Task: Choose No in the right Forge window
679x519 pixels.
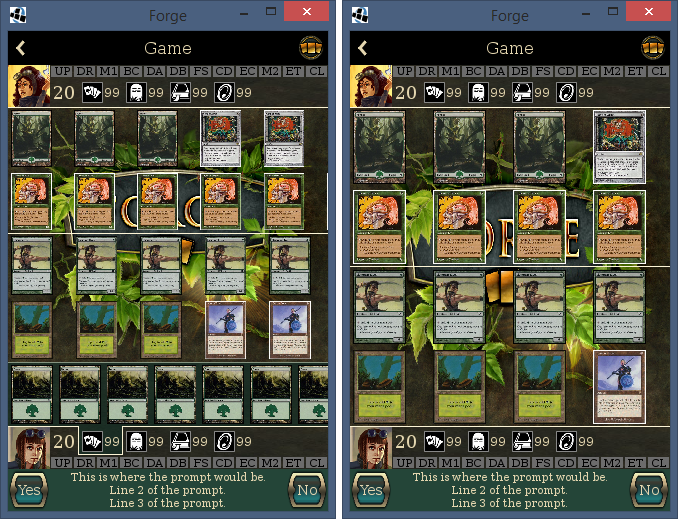Action: 649,490
